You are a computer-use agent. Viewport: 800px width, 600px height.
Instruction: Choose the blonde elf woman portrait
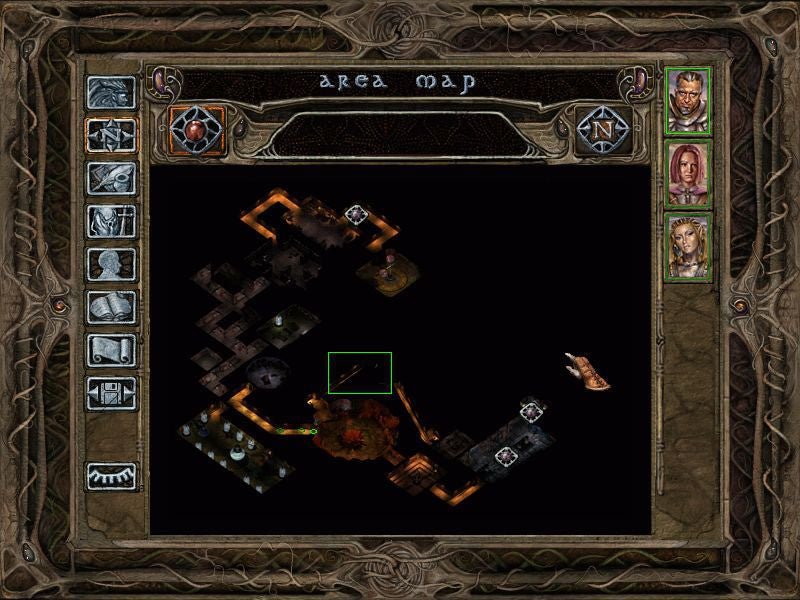pos(688,246)
